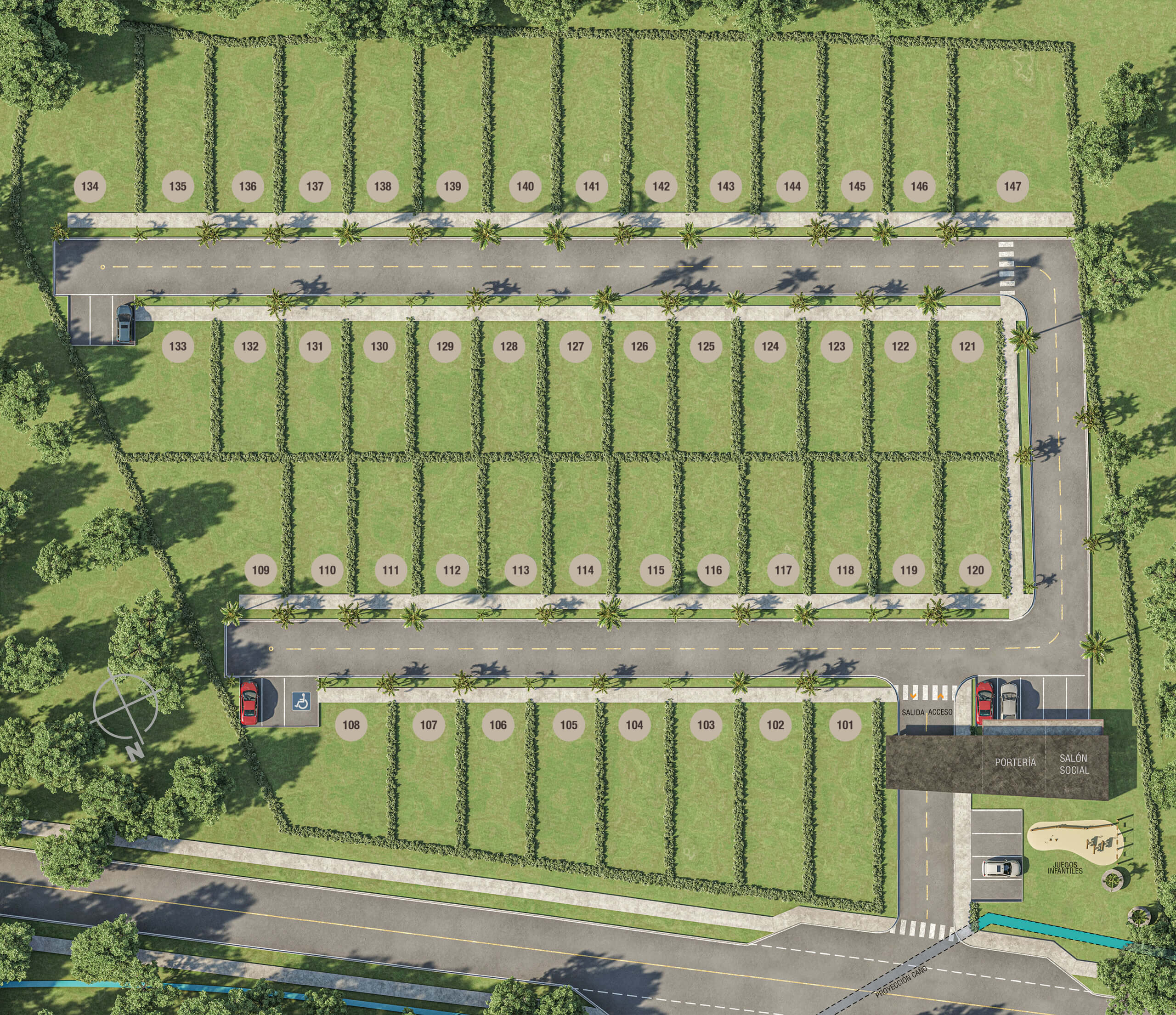
Task: Select lot marker 133
Action: [x=178, y=346]
